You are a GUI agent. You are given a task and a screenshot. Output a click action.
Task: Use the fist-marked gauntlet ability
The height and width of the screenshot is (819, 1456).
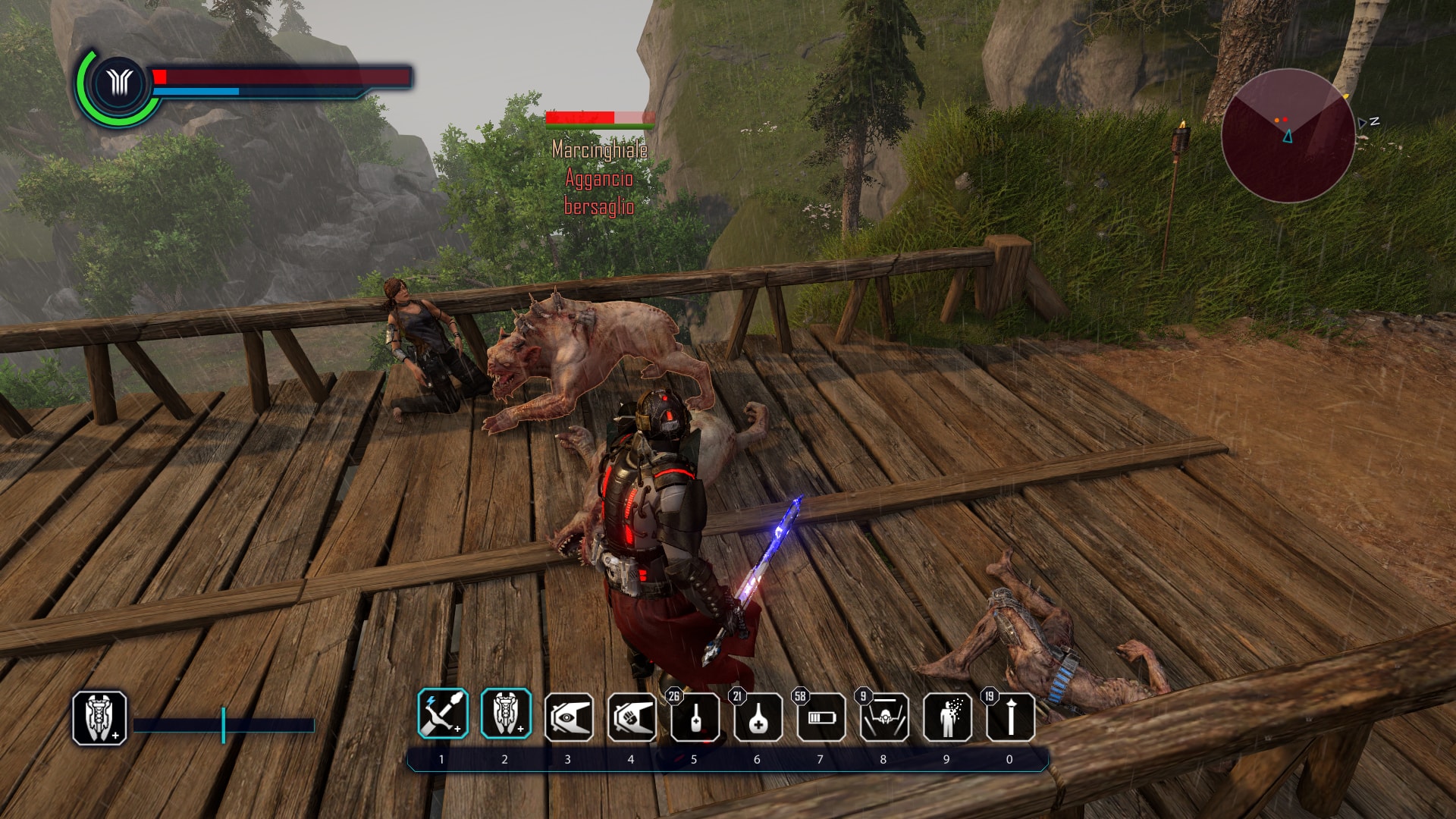tap(632, 717)
